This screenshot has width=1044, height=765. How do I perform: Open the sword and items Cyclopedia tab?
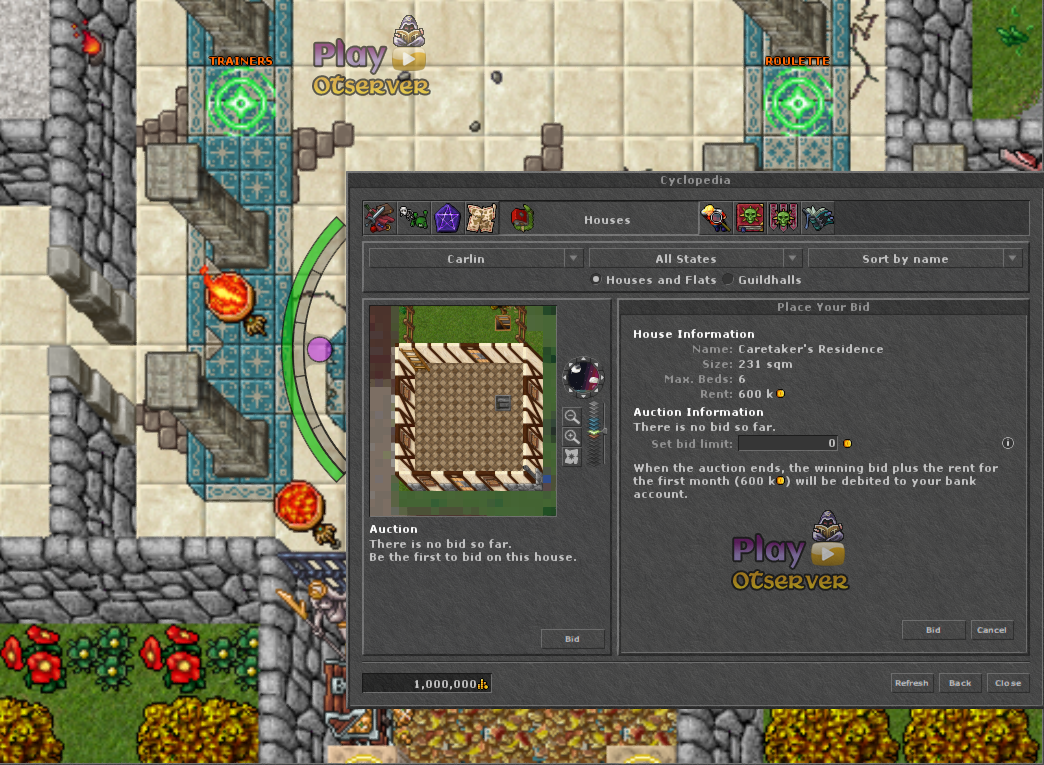click(x=379, y=218)
